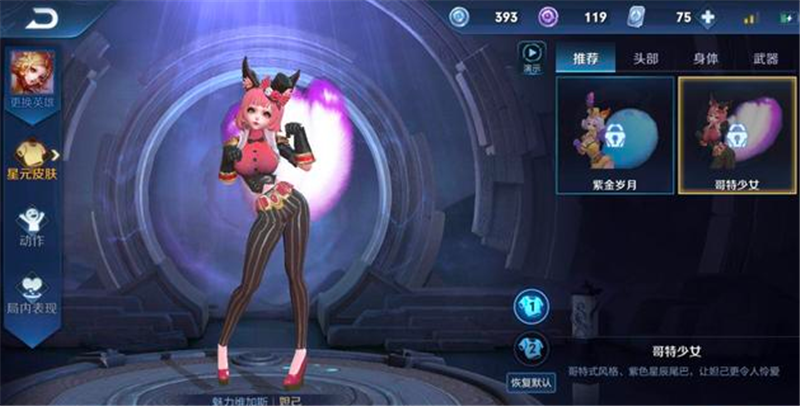Click the 恢复默认 restore default button

tap(531, 381)
